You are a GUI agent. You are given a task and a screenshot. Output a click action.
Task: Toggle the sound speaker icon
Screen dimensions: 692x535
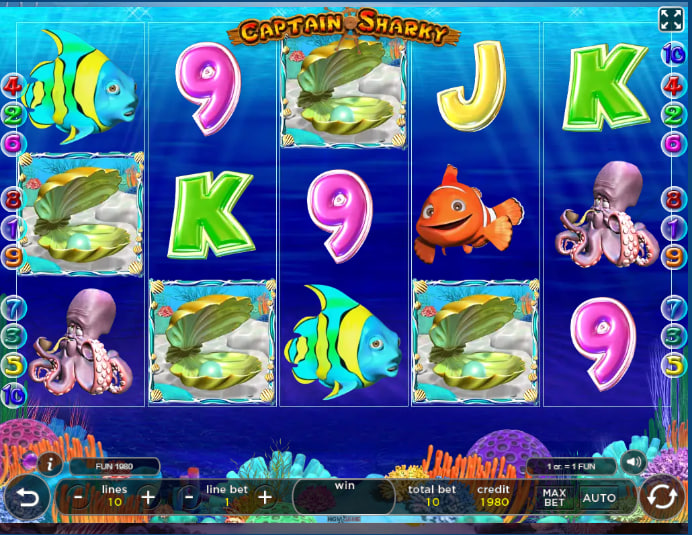pyautogui.click(x=632, y=462)
